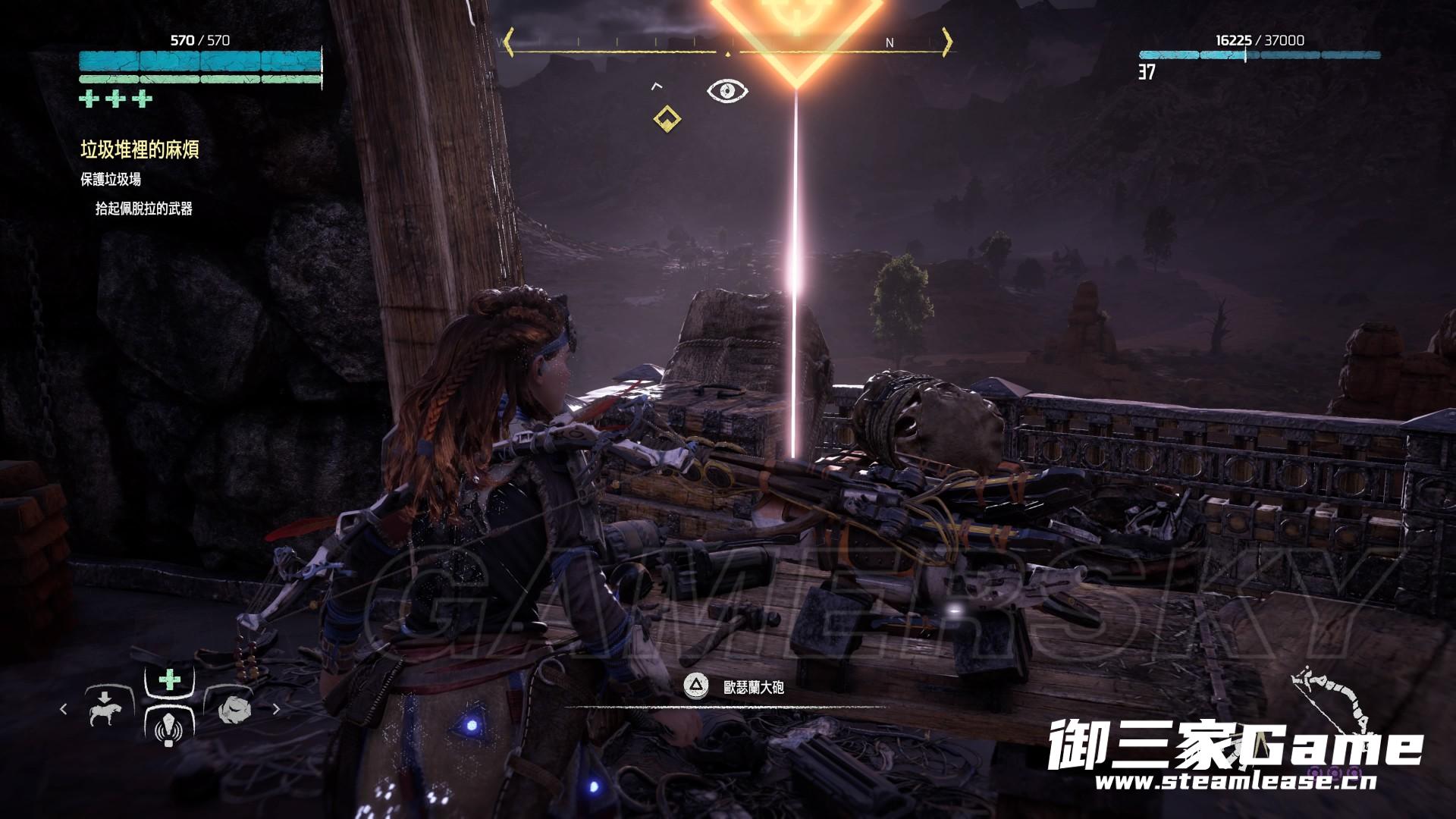Select the rock throwable icon
This screenshot has height=819, width=1456.
click(x=234, y=709)
